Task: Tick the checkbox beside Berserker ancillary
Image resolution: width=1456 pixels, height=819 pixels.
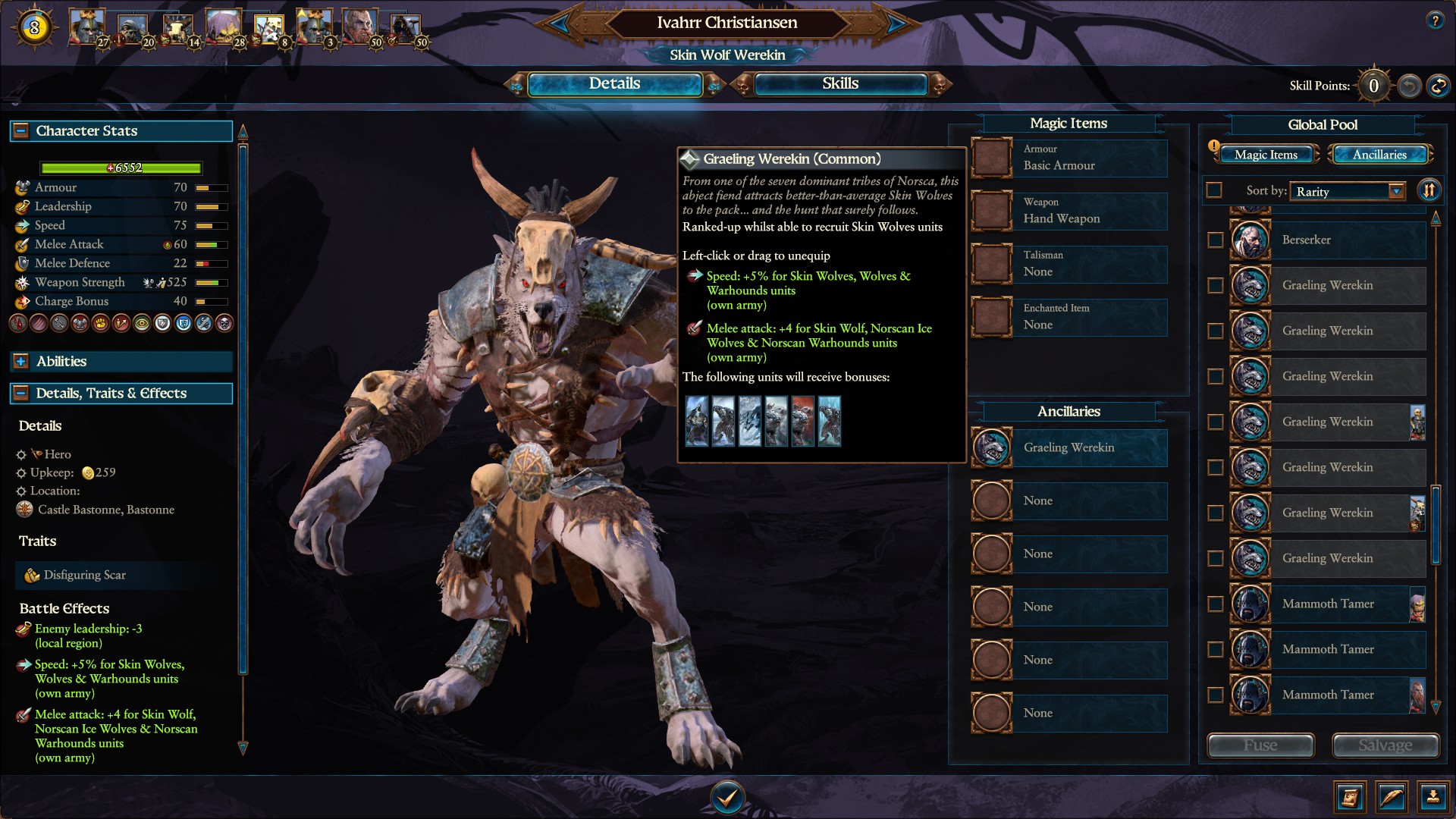Action: coord(1214,240)
